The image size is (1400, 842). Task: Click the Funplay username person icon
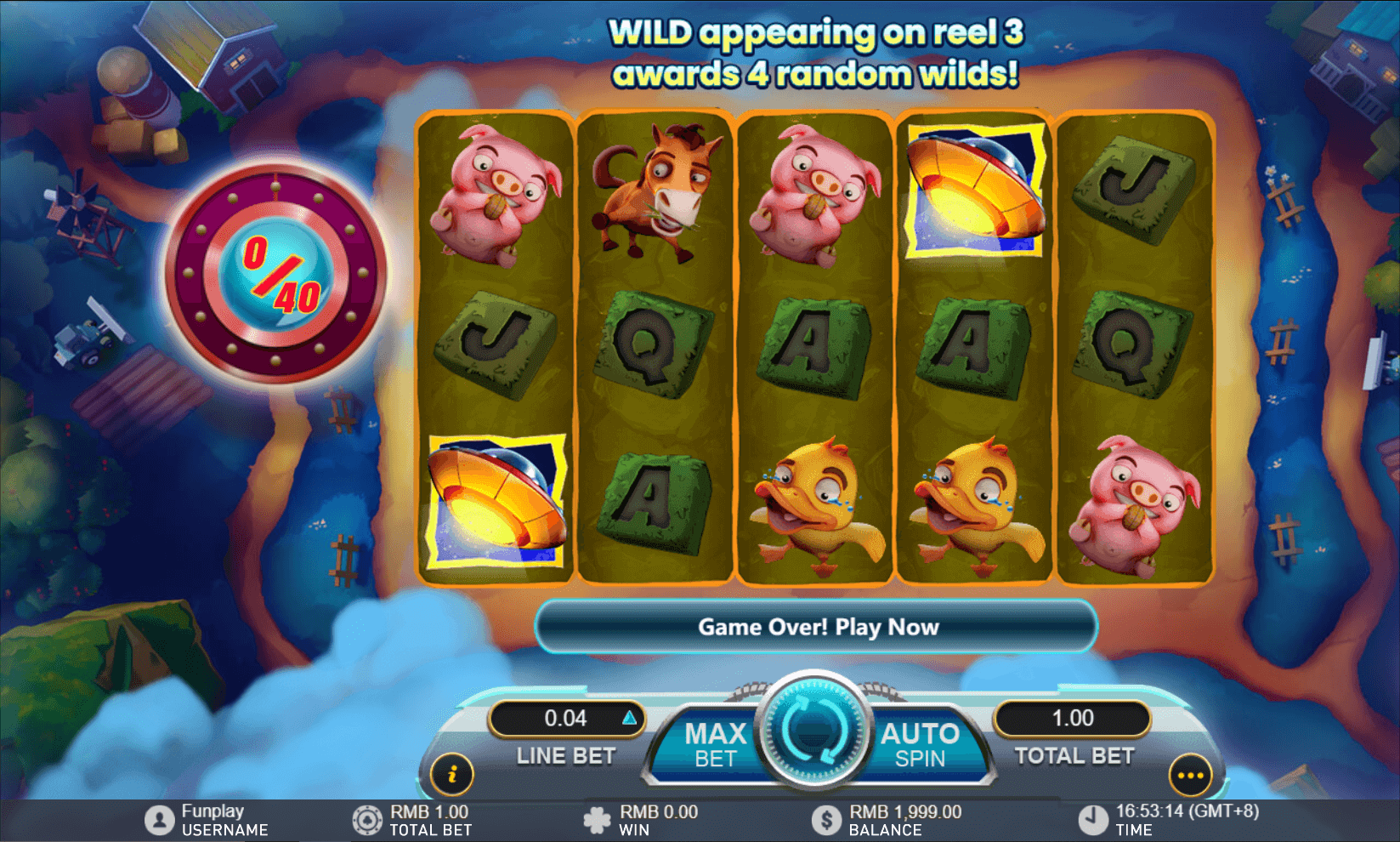158,819
